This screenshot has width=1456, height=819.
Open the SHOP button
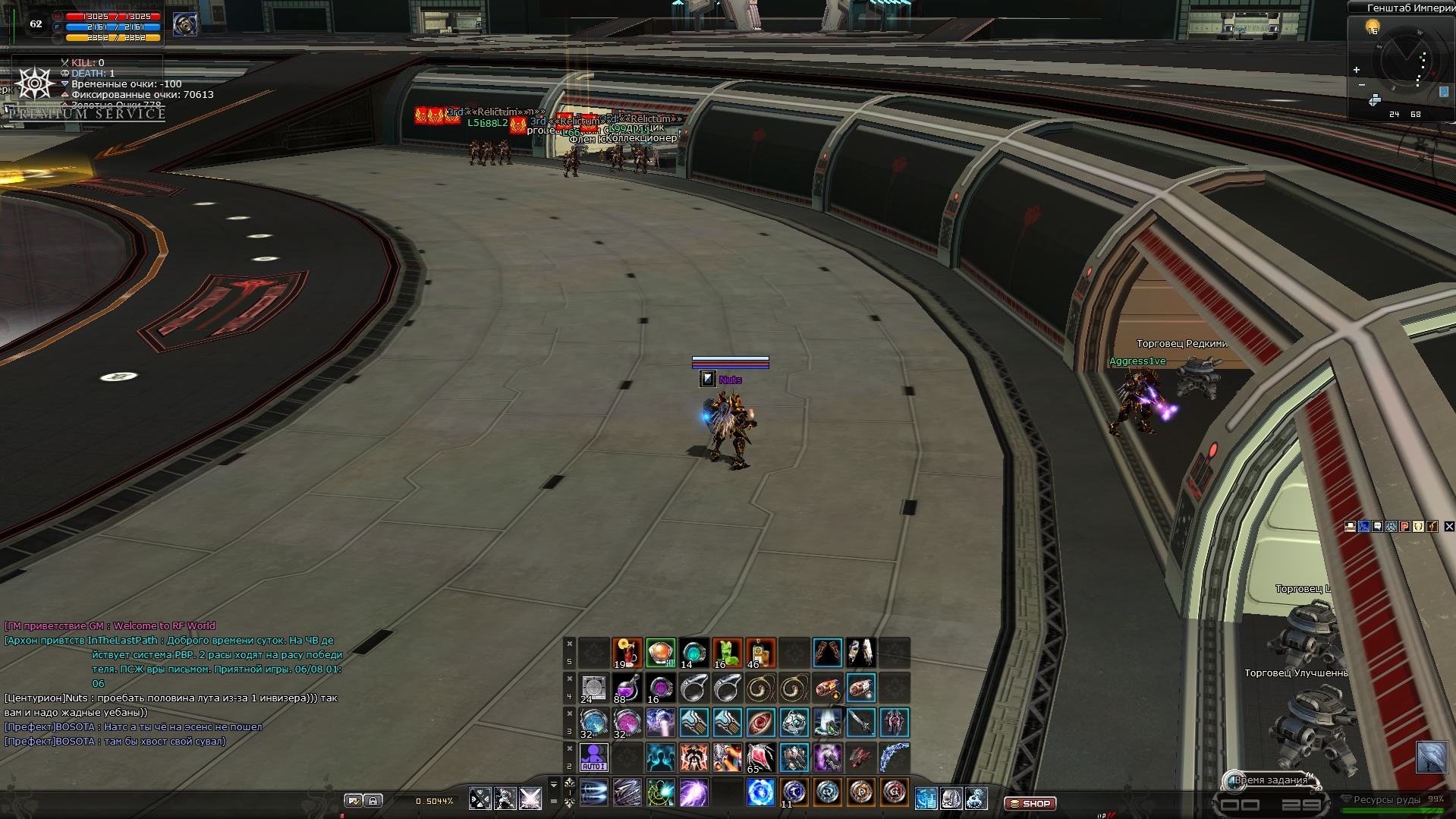pos(1030,803)
